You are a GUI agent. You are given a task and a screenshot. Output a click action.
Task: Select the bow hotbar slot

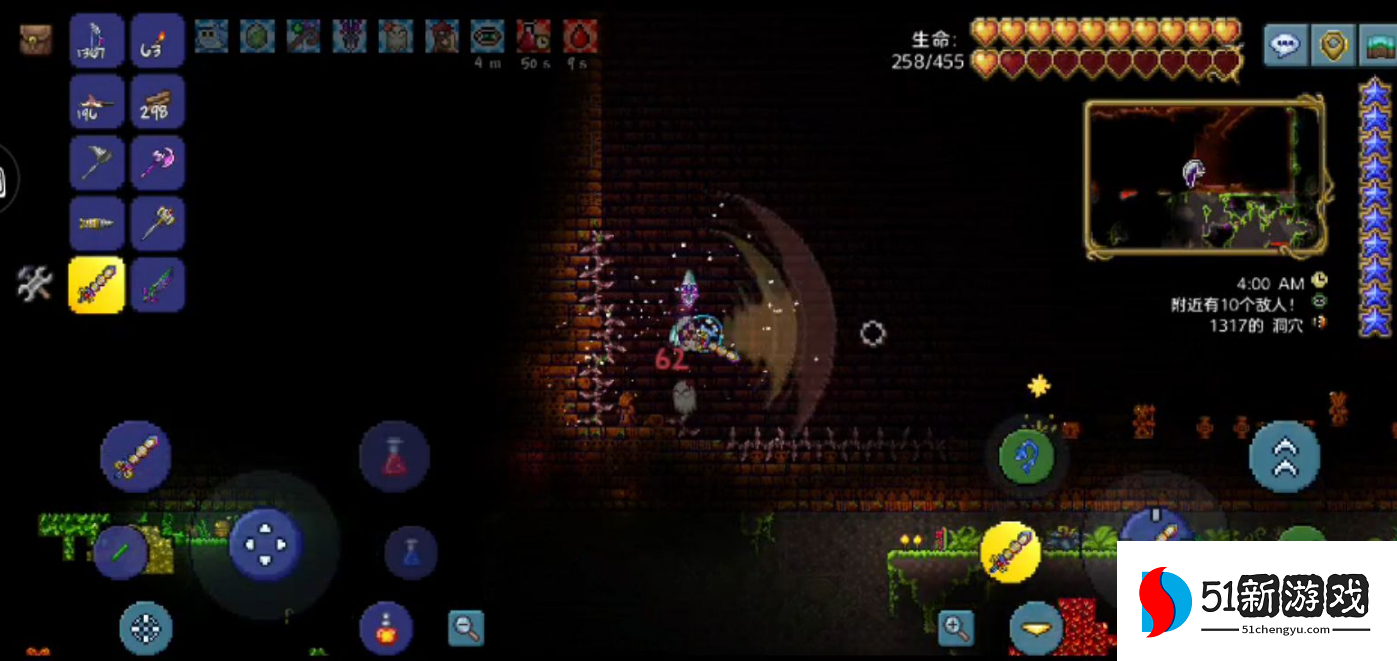[x=97, y=41]
